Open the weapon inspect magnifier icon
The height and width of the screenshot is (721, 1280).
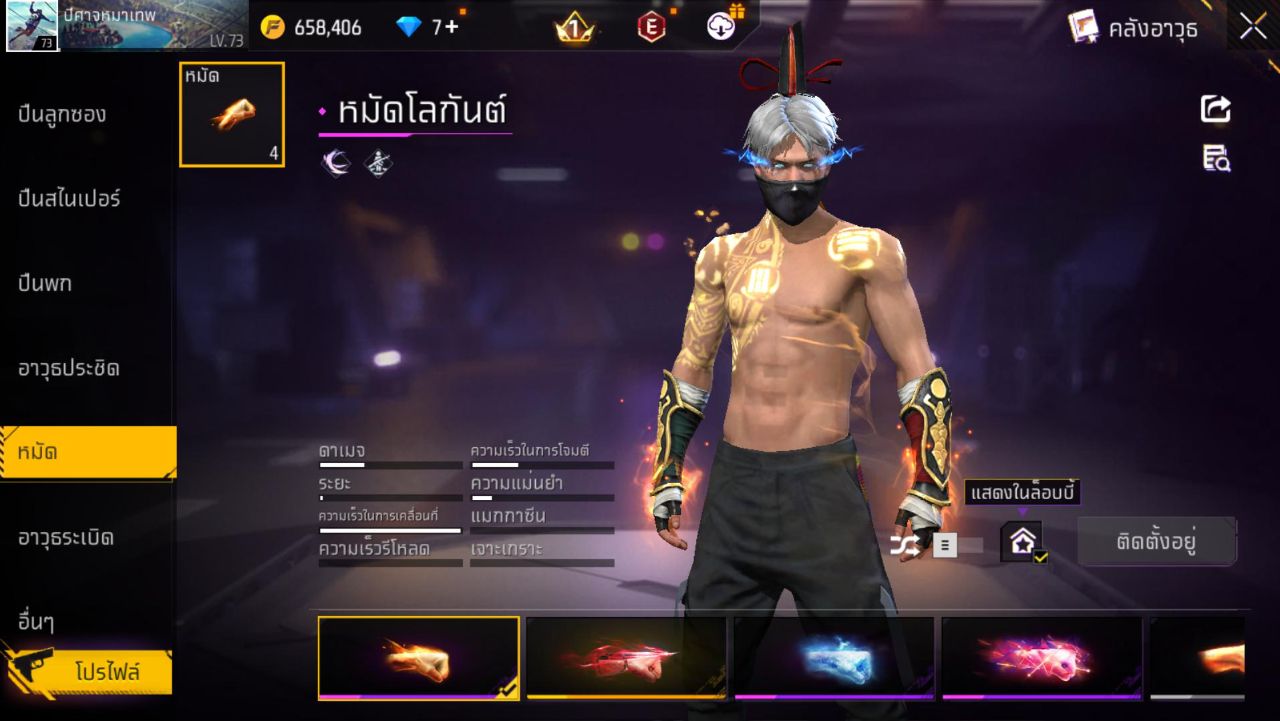point(1214,158)
